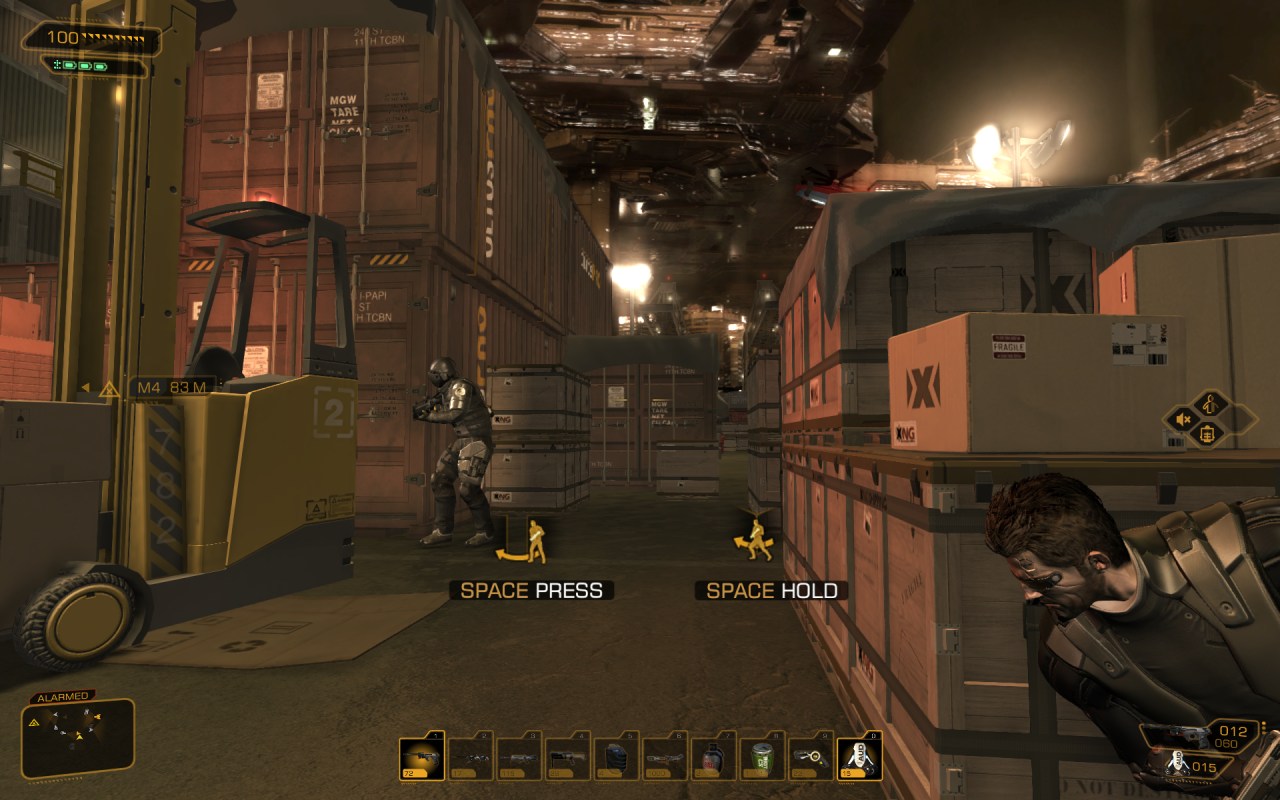This screenshot has width=1280, height=800.
Task: Click the M4 objective marker
Action: (171, 387)
